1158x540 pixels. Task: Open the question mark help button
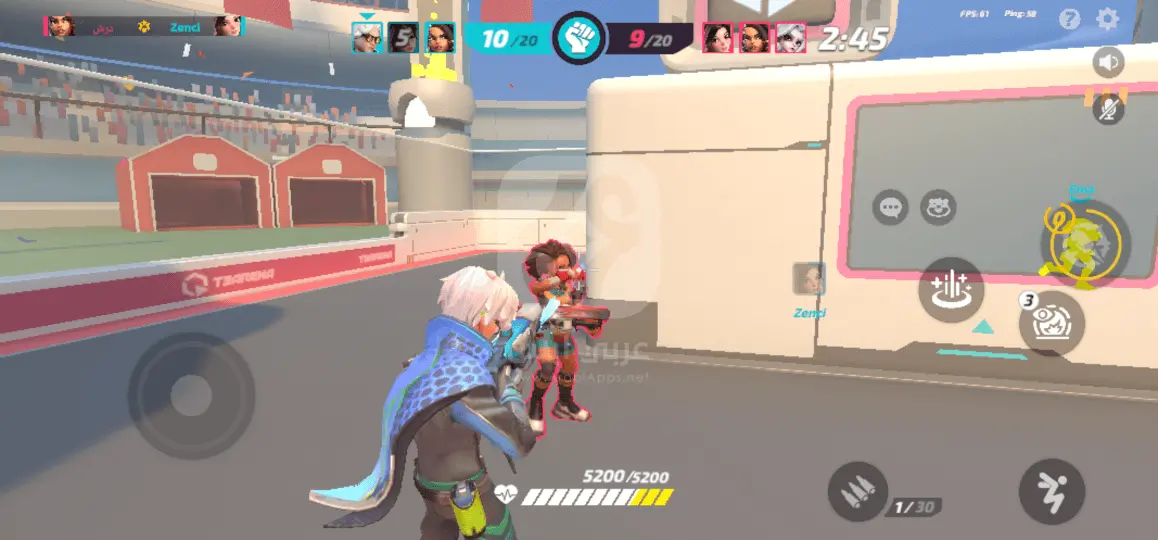point(1070,19)
